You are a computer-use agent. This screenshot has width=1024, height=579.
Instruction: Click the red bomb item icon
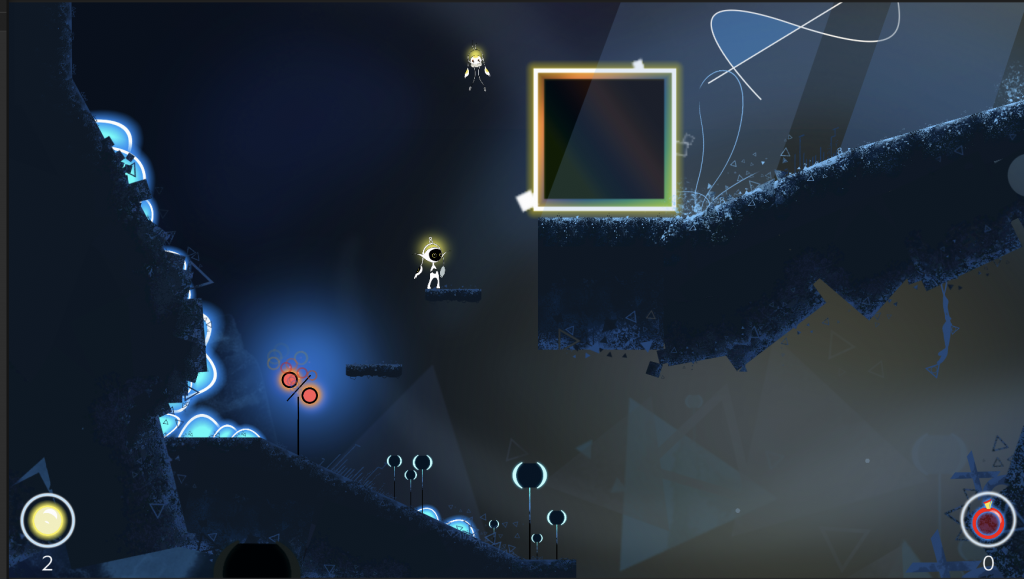coord(988,521)
